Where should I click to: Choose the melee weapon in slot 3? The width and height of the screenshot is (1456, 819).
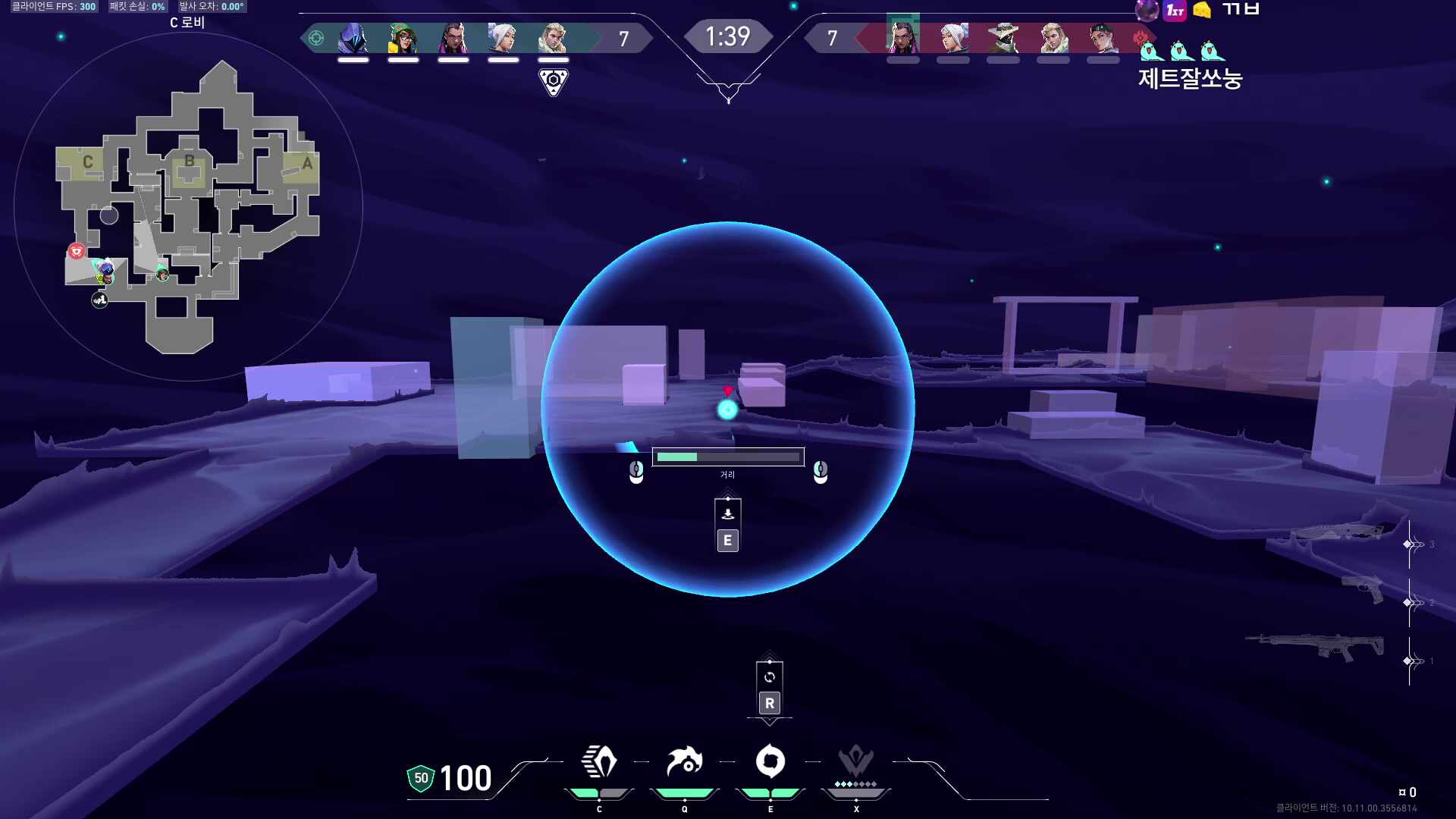click(1341, 532)
